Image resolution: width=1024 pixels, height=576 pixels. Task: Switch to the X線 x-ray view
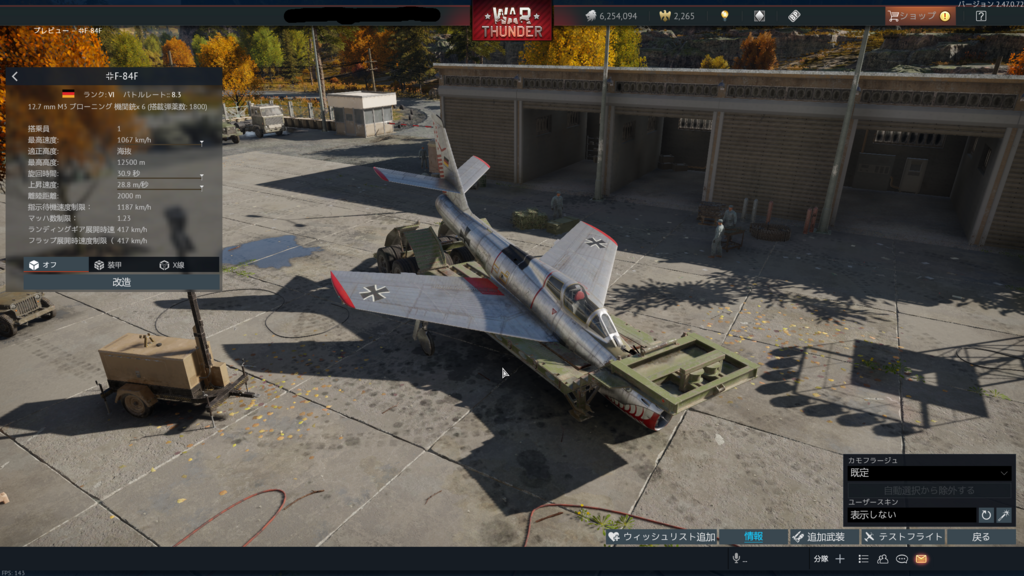click(x=172, y=265)
